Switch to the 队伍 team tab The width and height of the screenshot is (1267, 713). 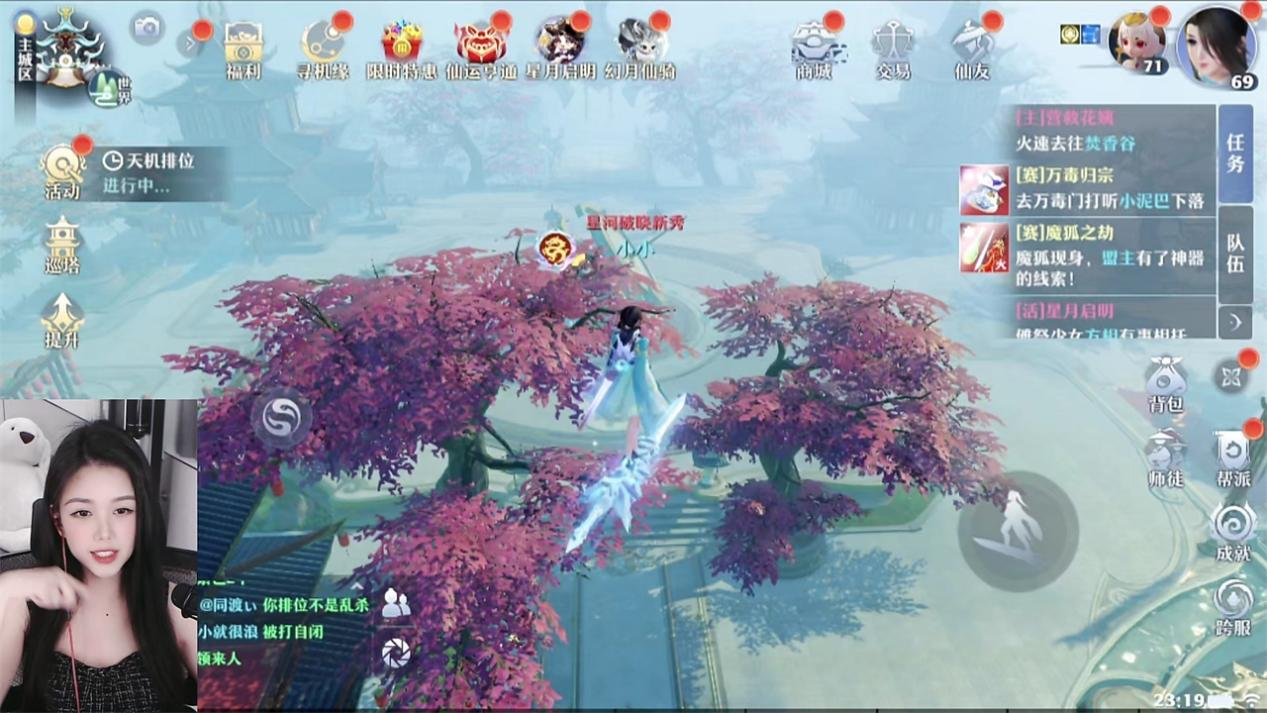pyautogui.click(x=1236, y=254)
